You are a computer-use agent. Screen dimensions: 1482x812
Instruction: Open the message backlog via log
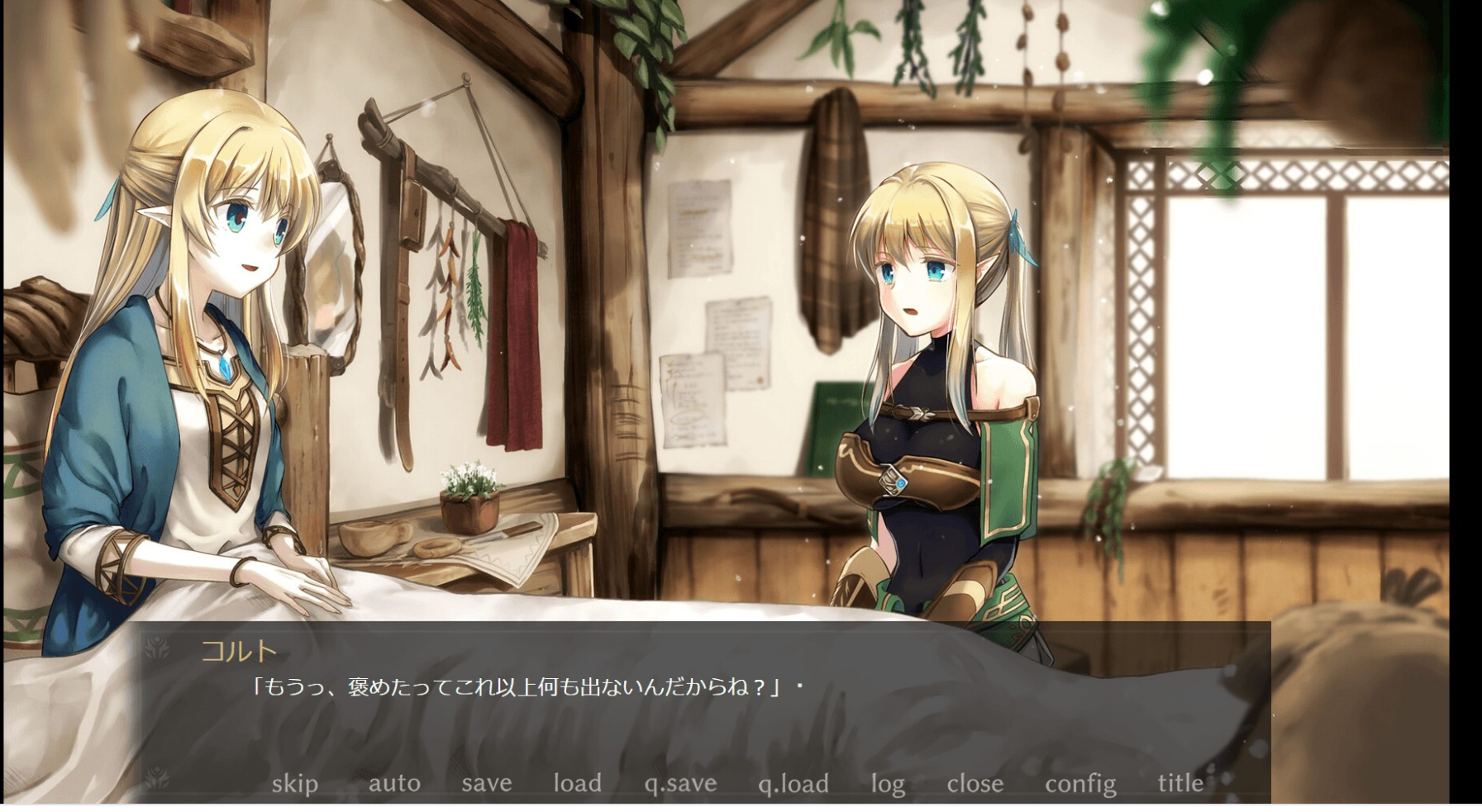tap(889, 783)
